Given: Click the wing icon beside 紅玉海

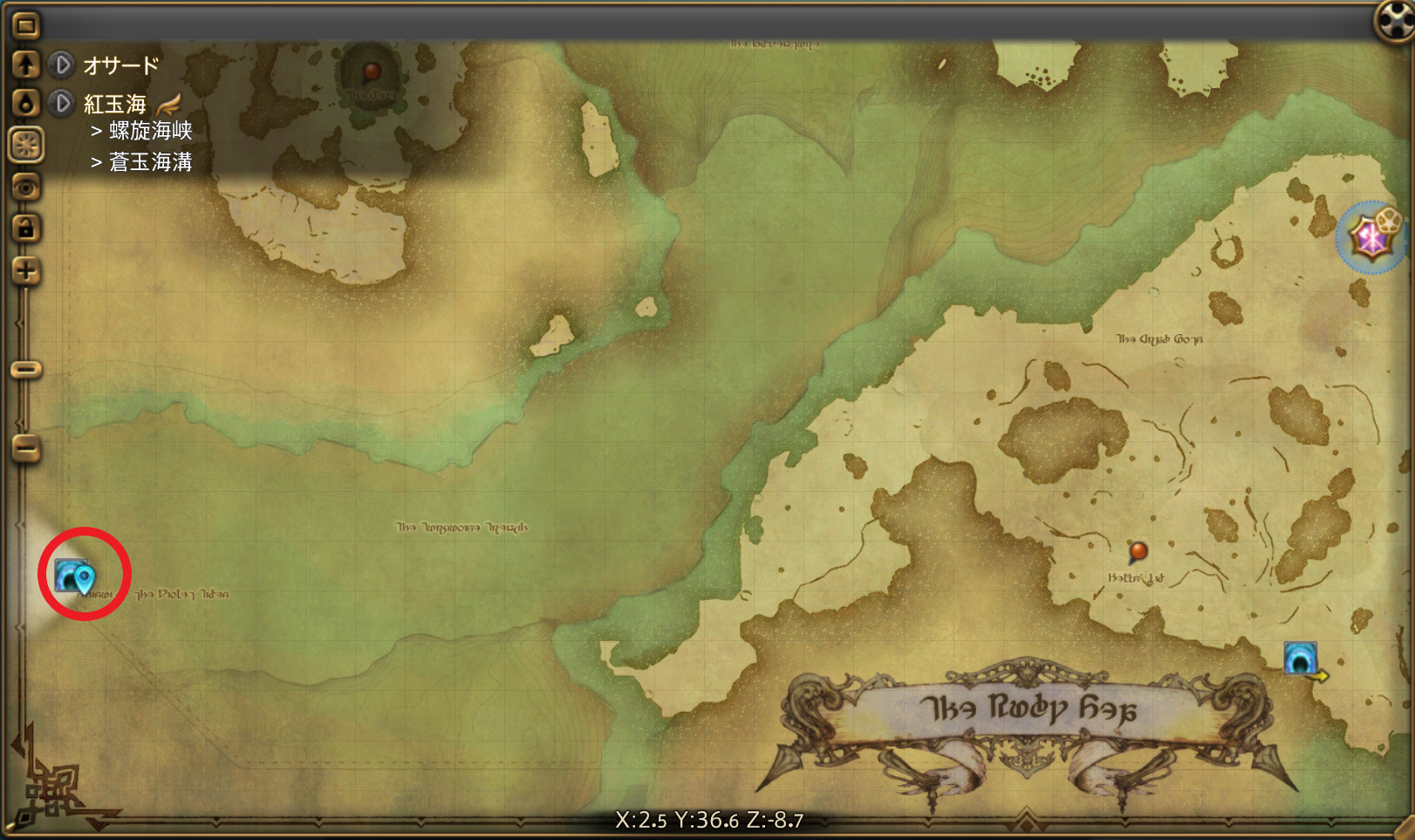Looking at the screenshot, I should [x=169, y=105].
